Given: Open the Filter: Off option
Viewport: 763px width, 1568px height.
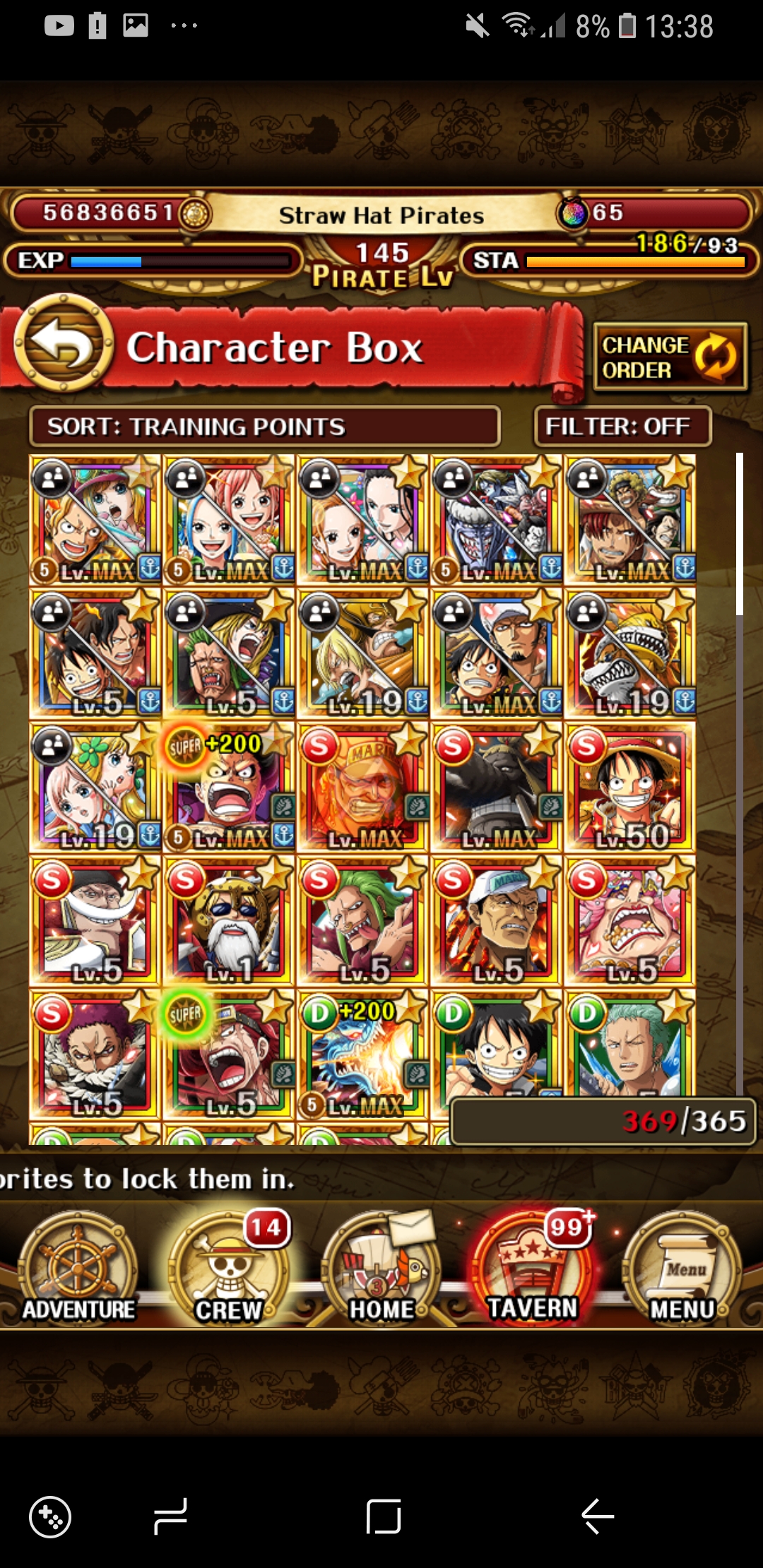Looking at the screenshot, I should pyautogui.click(x=622, y=427).
